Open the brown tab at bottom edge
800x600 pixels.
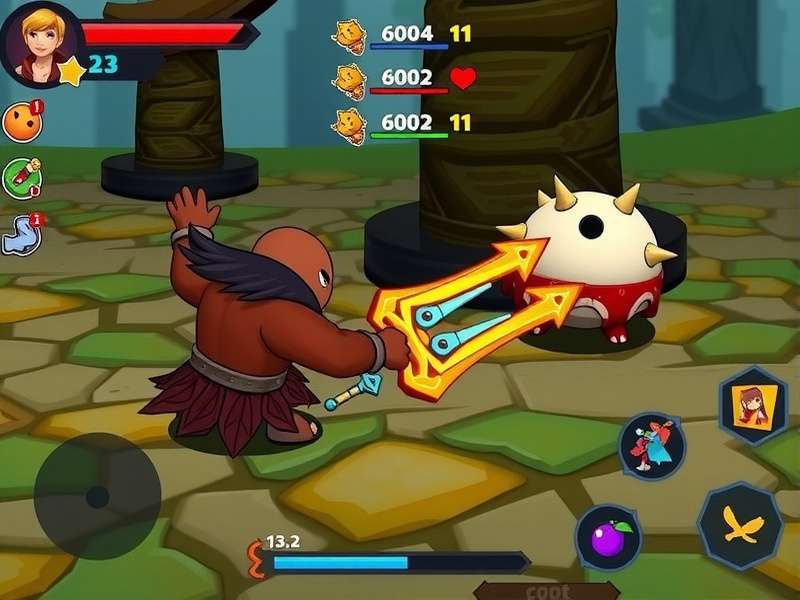(545, 591)
